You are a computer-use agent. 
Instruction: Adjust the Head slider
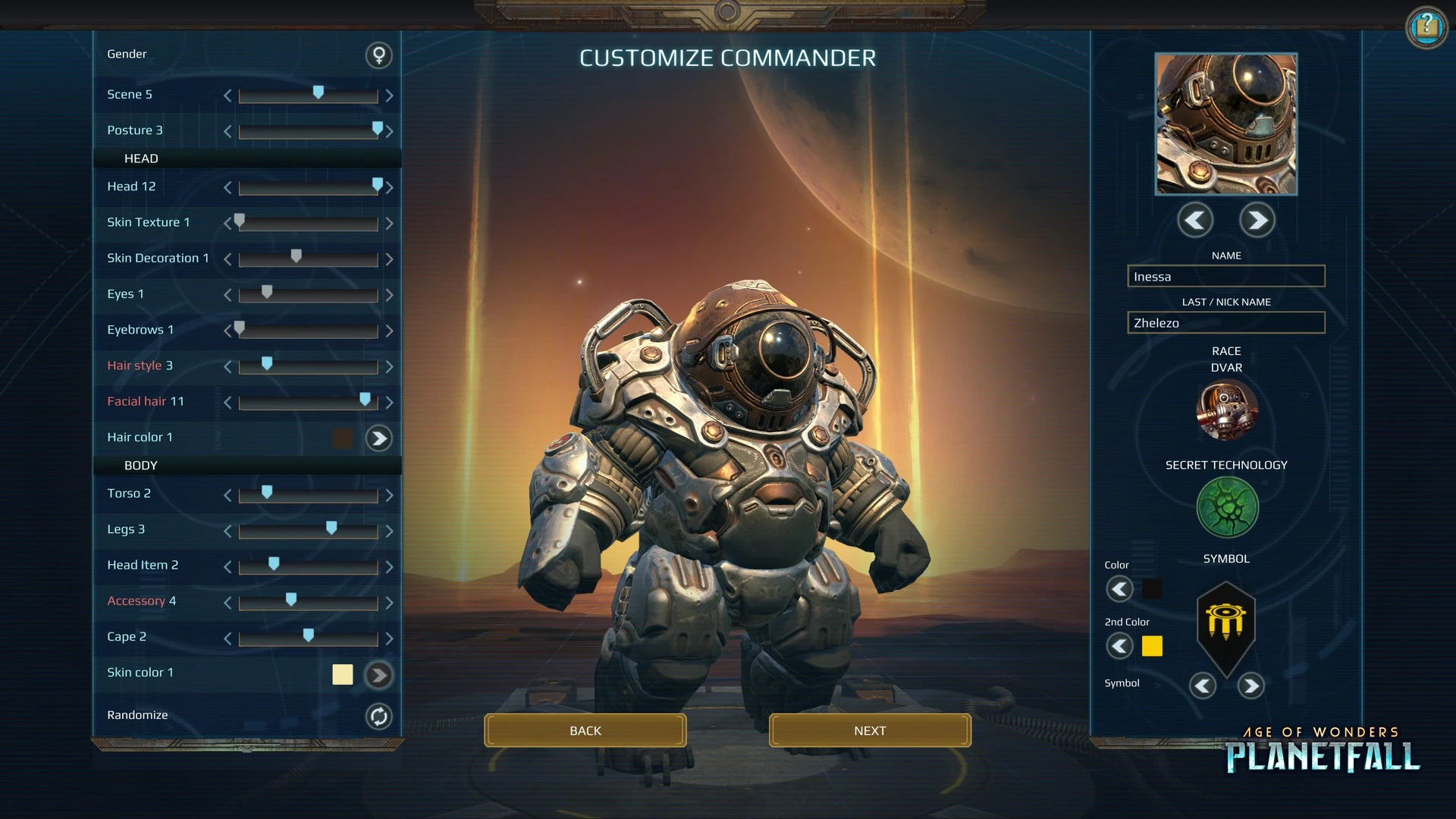pyautogui.click(x=377, y=186)
